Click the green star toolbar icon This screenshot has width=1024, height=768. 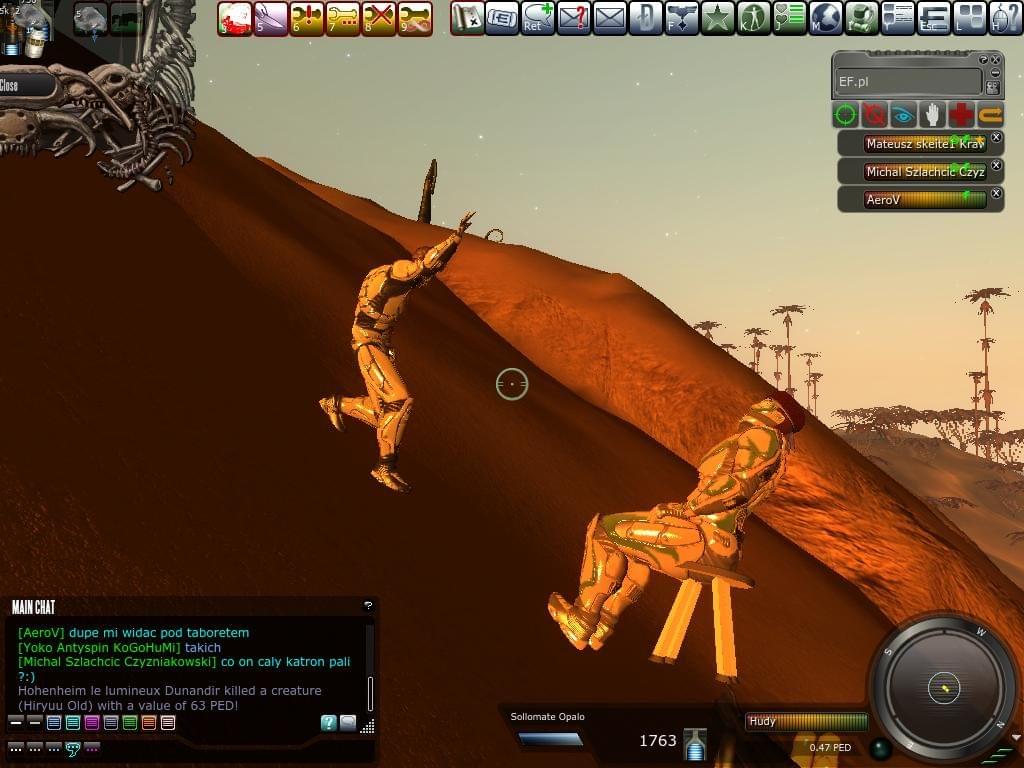click(x=717, y=18)
